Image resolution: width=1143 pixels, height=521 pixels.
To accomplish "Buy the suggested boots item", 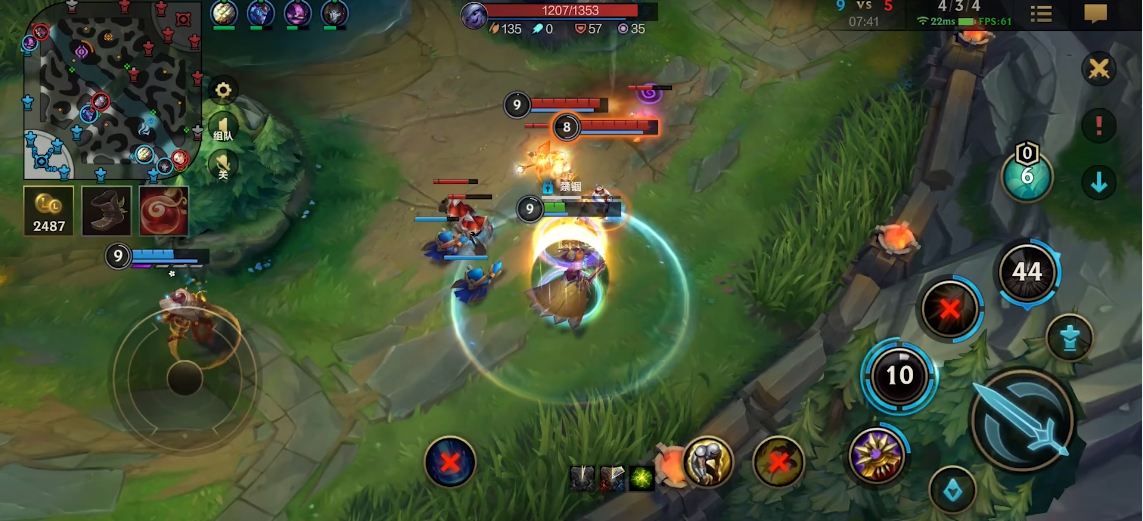I will coord(106,212).
